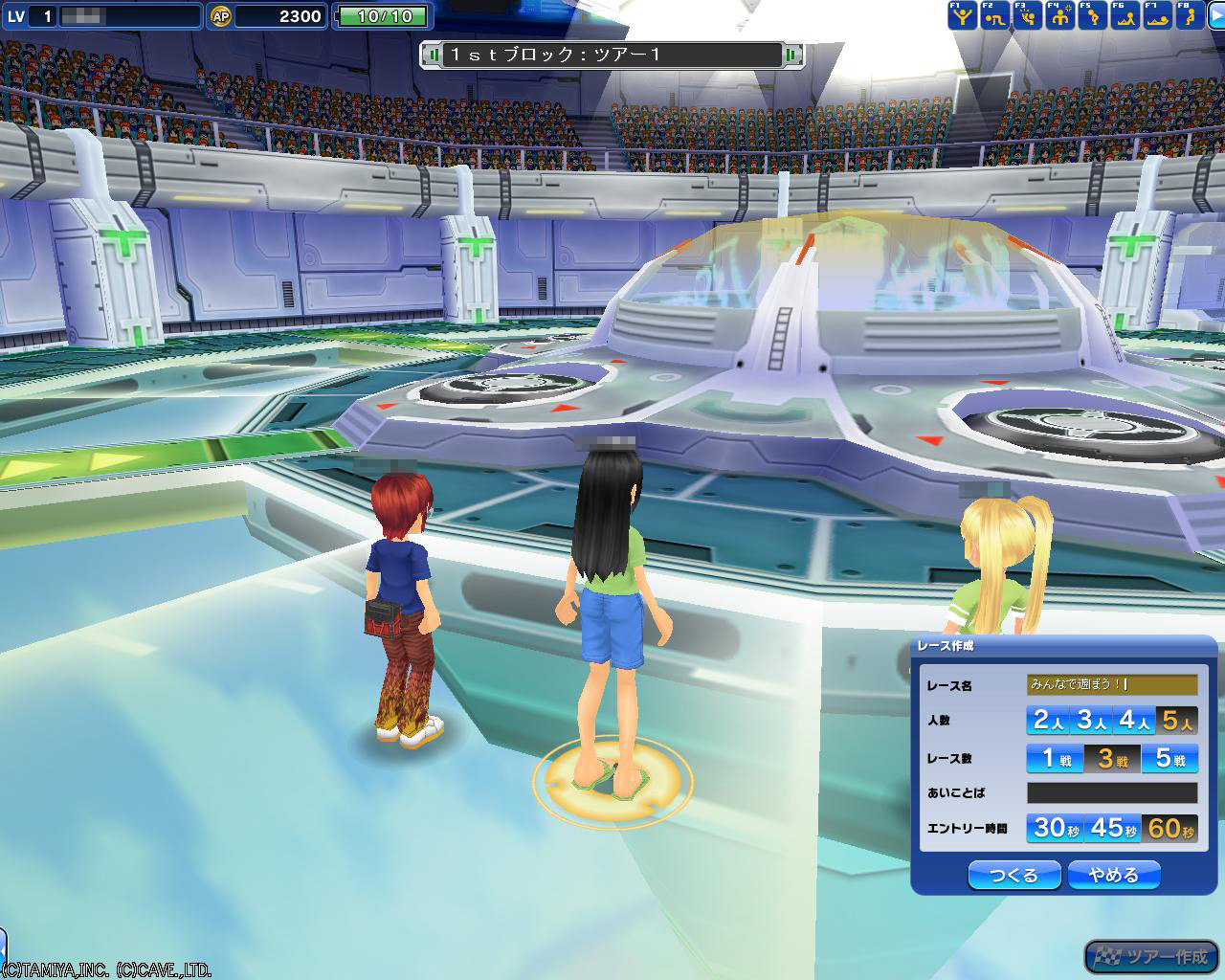Choose the 3人 player count option
The image size is (1225, 980).
click(x=1091, y=720)
